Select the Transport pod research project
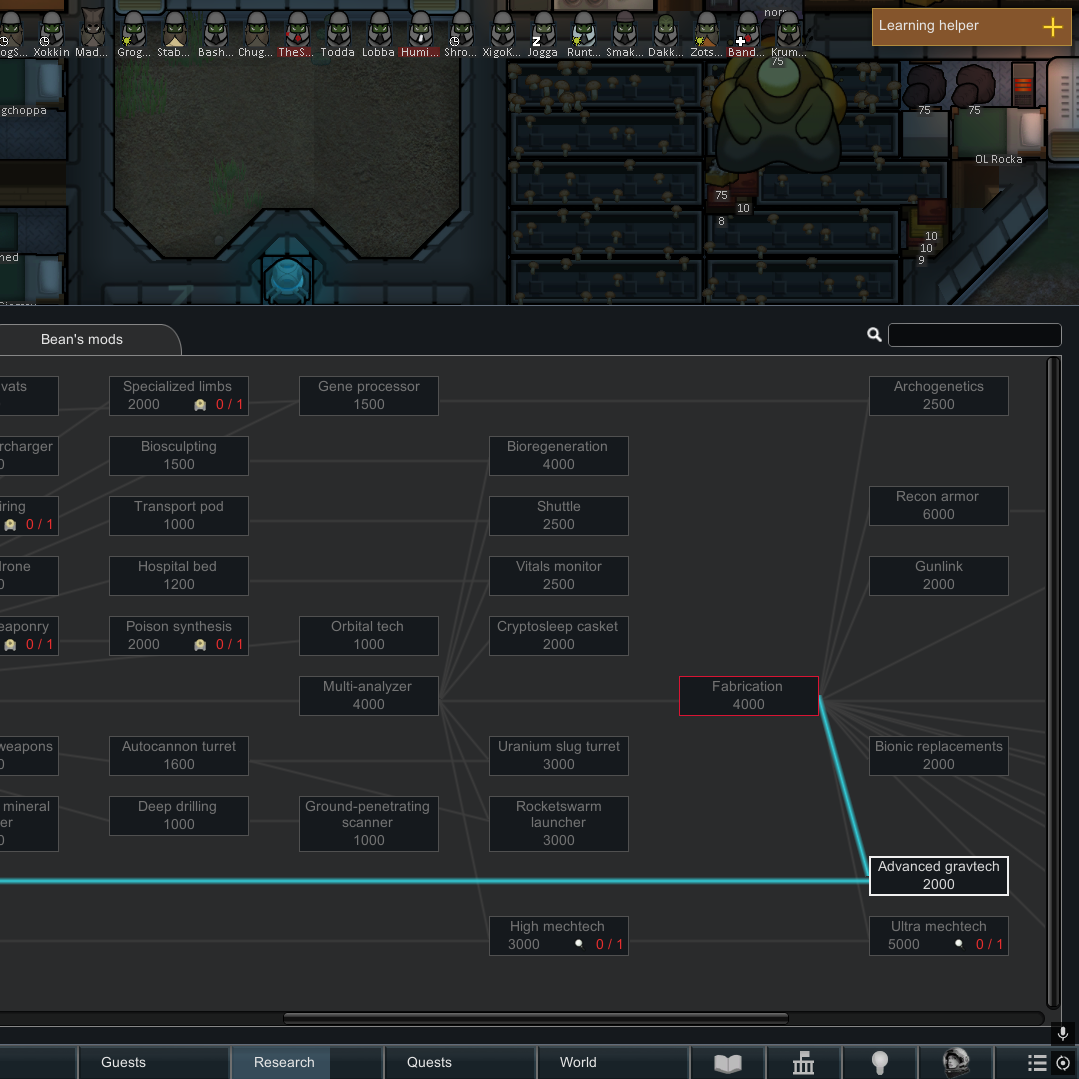The width and height of the screenshot is (1079, 1079). click(x=178, y=515)
